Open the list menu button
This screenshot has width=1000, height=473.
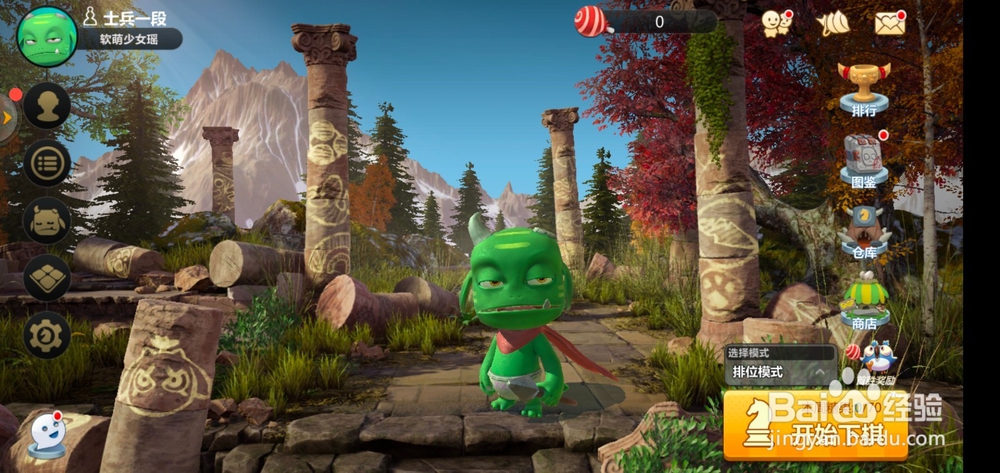coord(47,162)
